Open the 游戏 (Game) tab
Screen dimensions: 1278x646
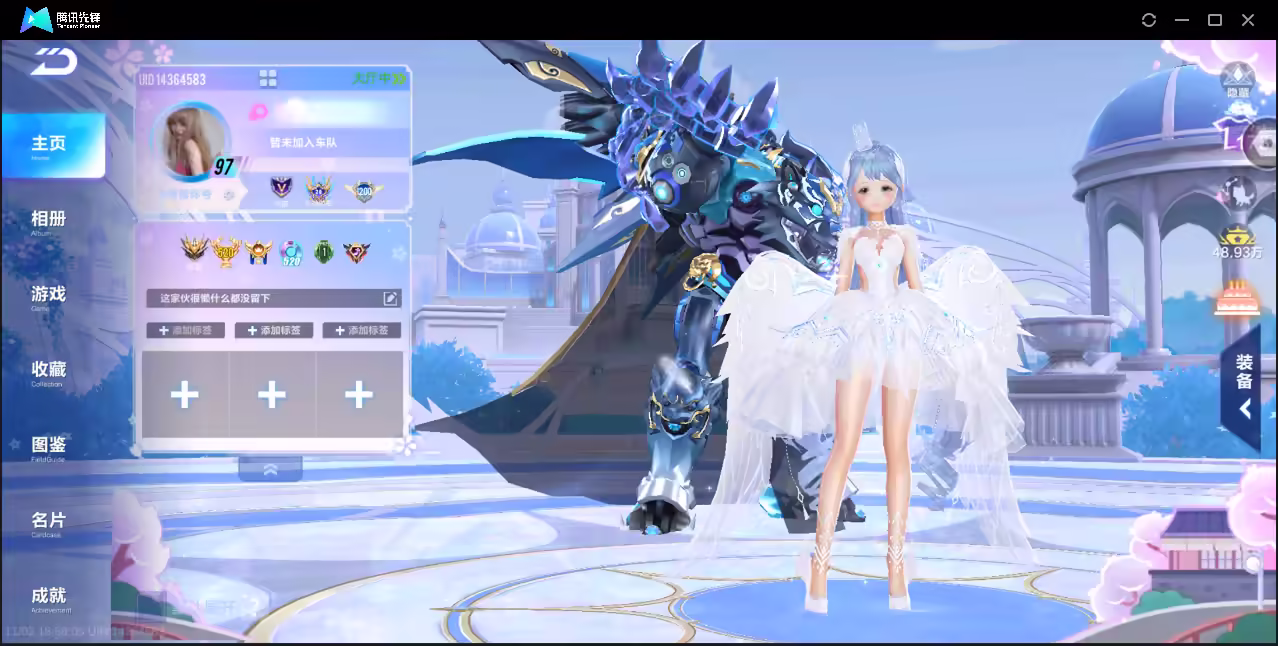48,295
